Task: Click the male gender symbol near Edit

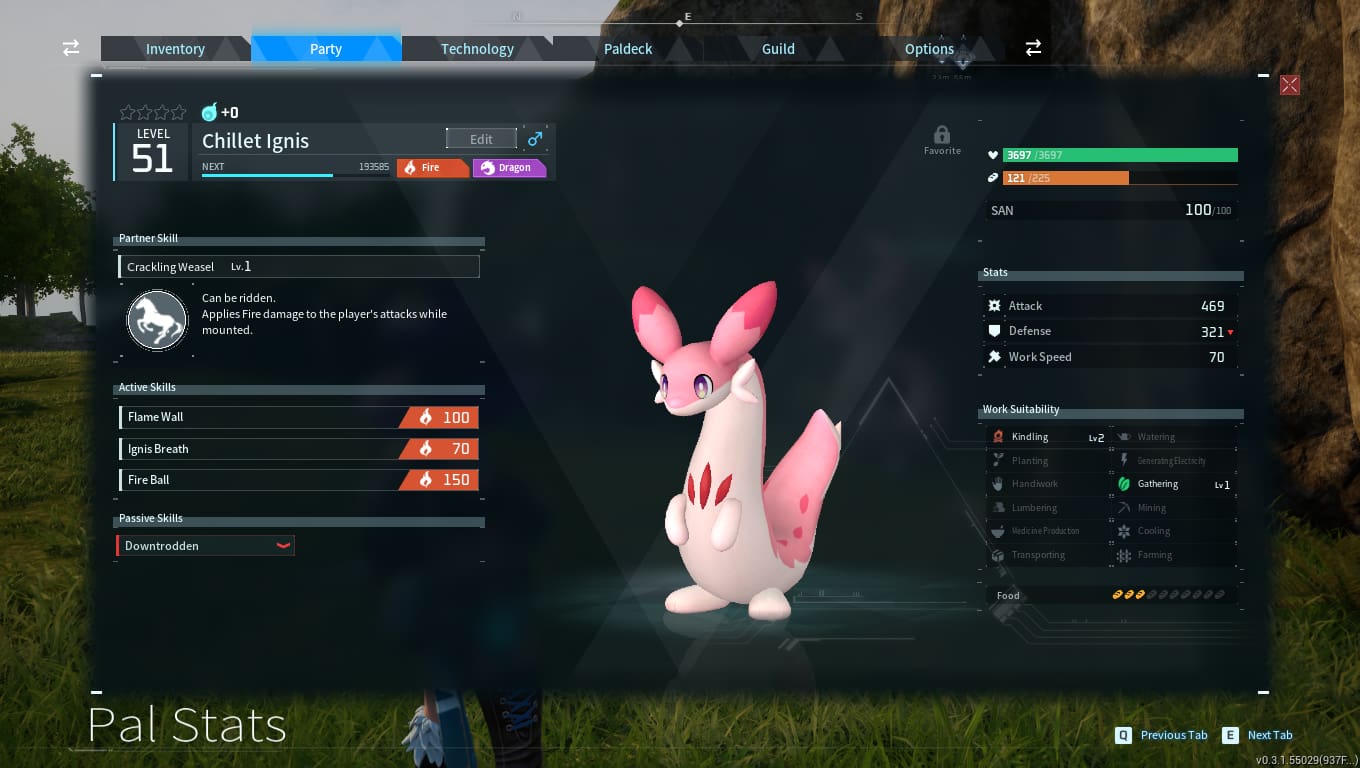Action: (x=535, y=138)
